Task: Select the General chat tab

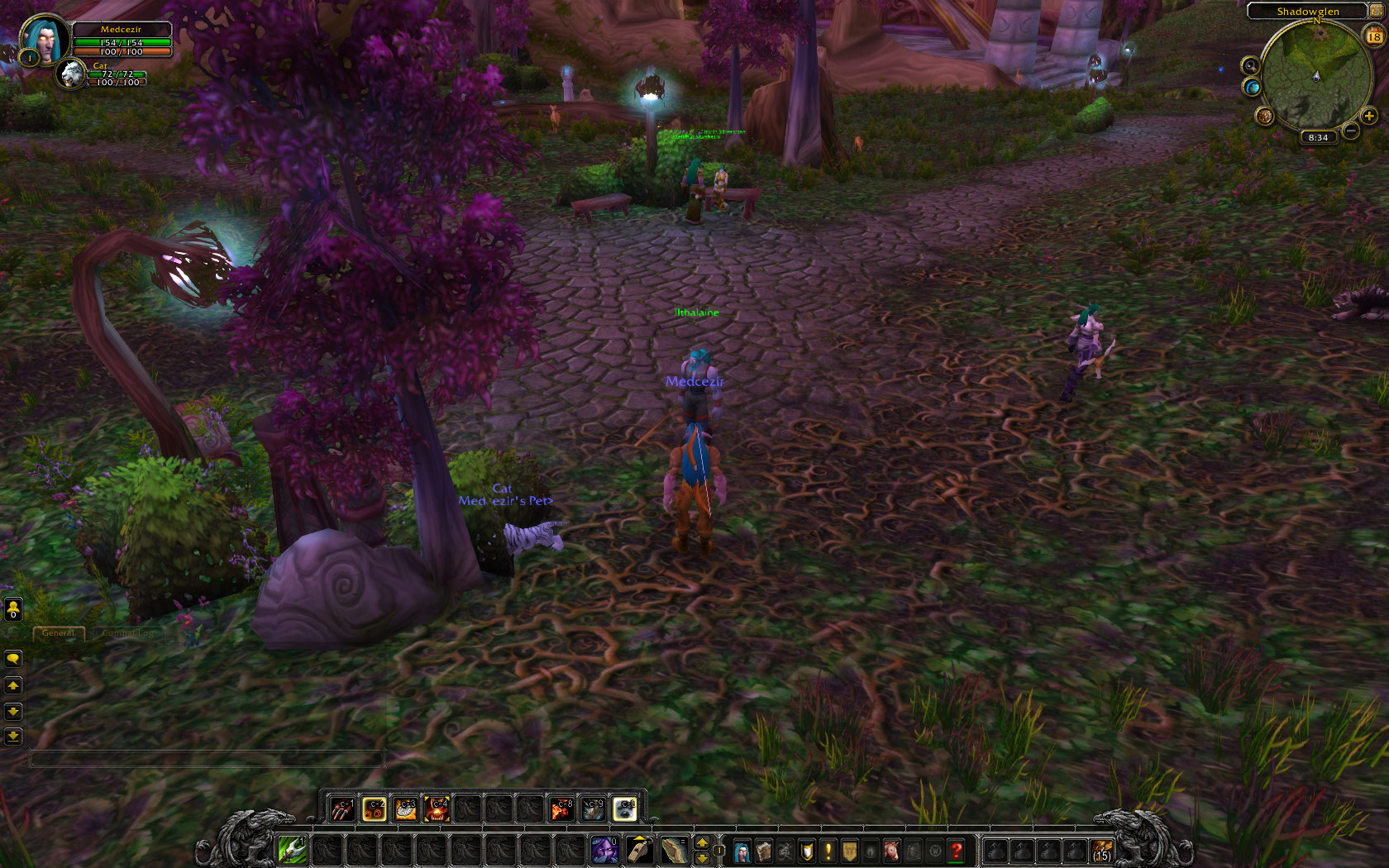Action: [59, 633]
